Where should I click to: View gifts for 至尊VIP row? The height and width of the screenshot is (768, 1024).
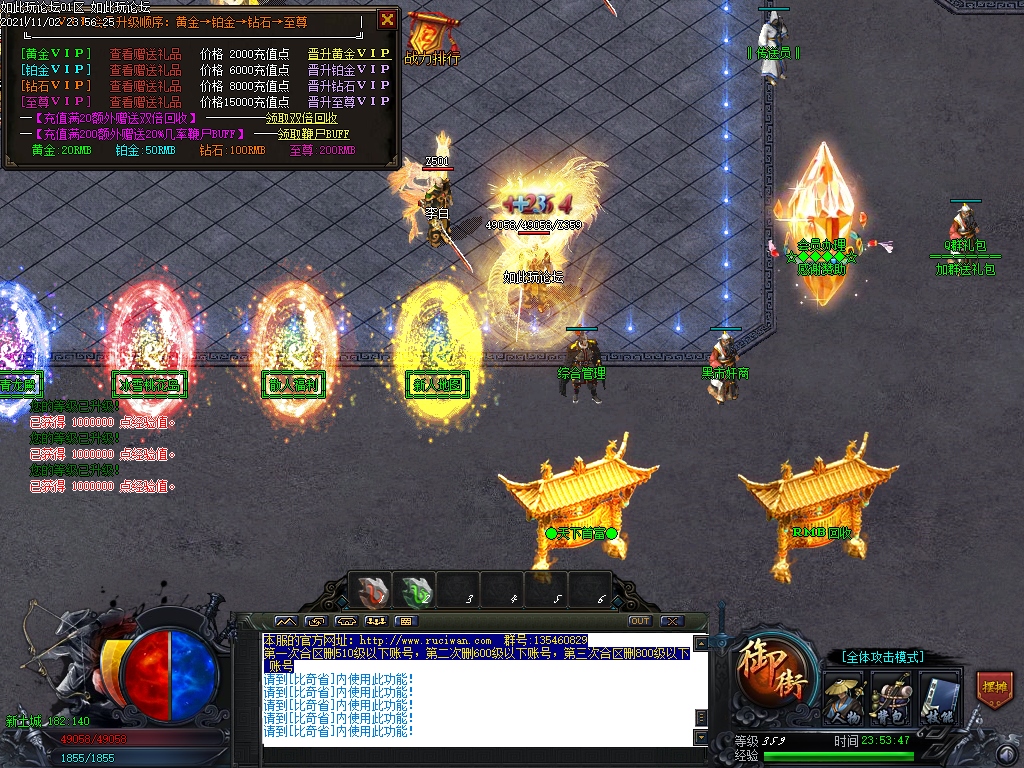click(x=145, y=102)
